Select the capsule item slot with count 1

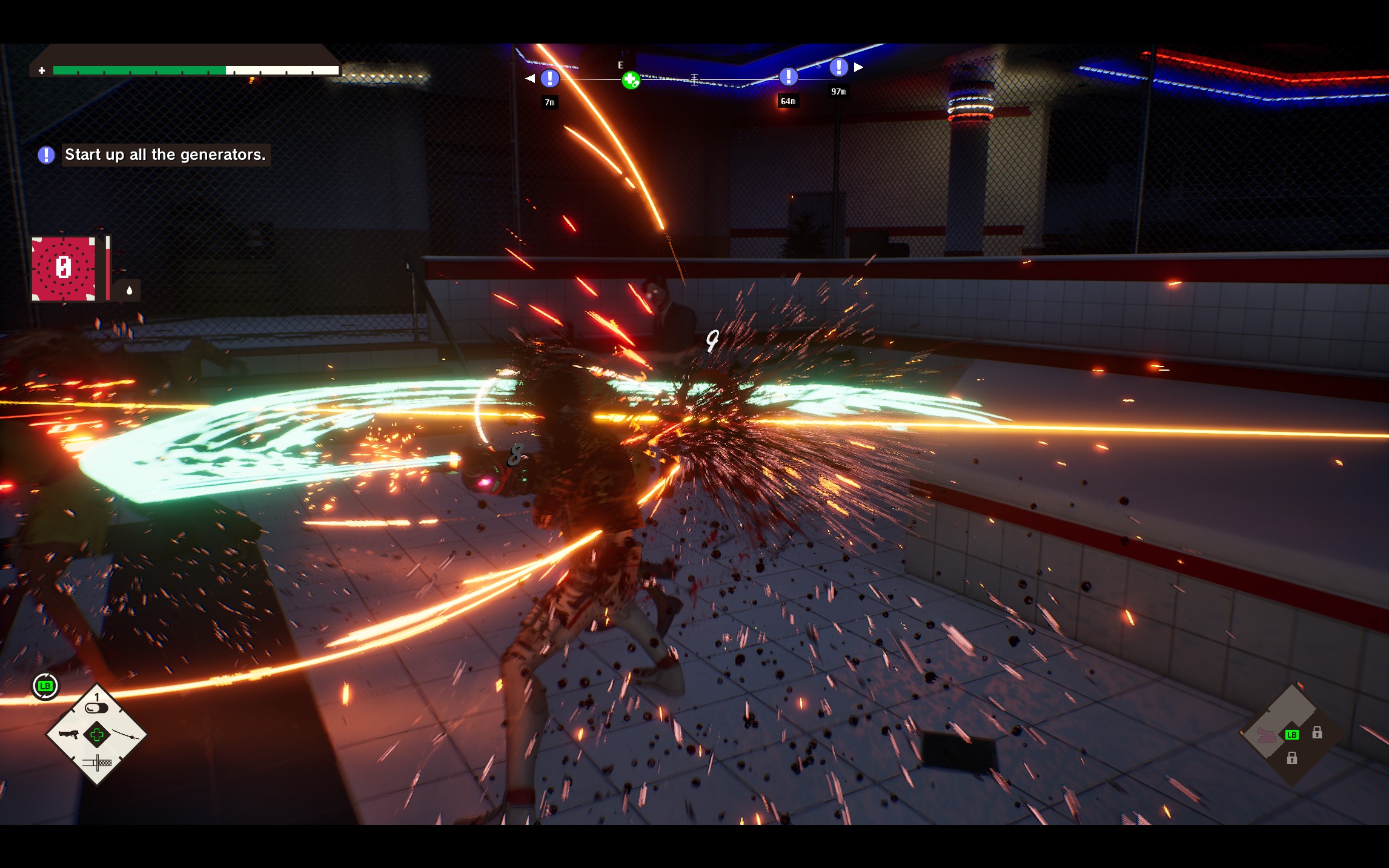pos(96,707)
